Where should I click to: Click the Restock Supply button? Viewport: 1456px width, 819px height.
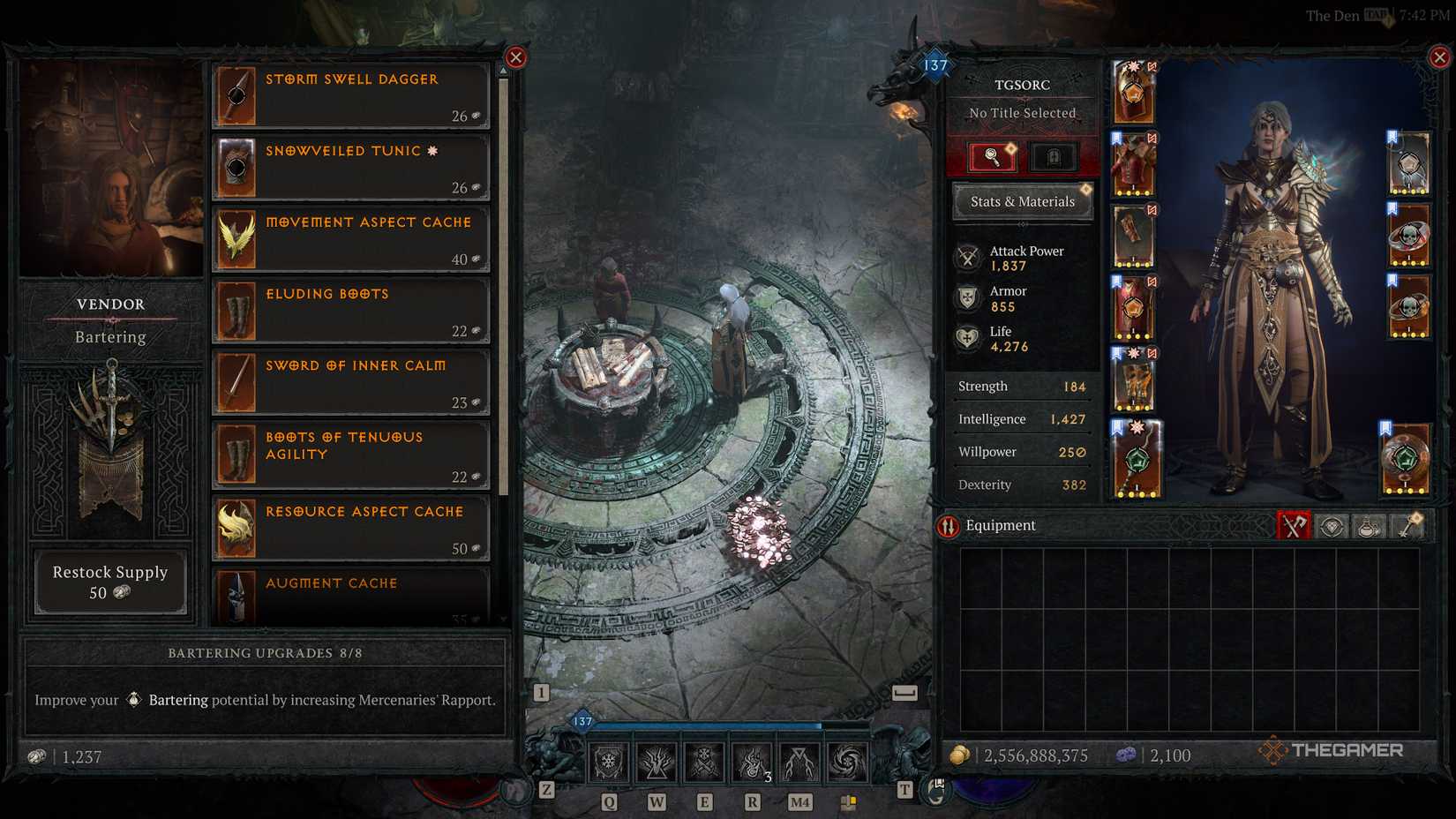click(x=109, y=582)
